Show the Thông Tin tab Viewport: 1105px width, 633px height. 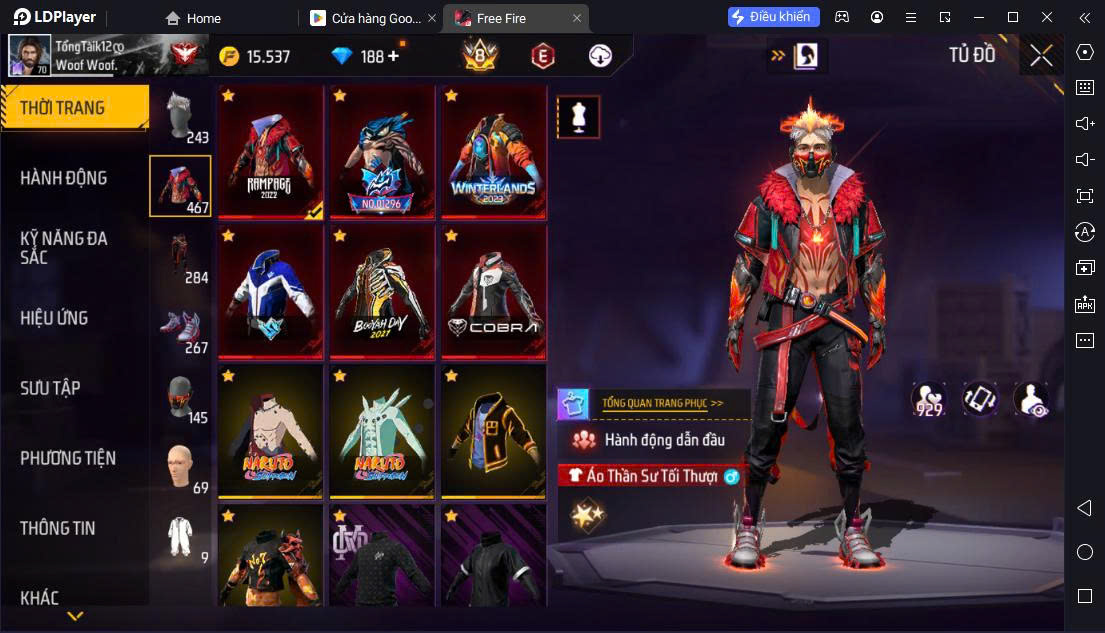coord(58,528)
